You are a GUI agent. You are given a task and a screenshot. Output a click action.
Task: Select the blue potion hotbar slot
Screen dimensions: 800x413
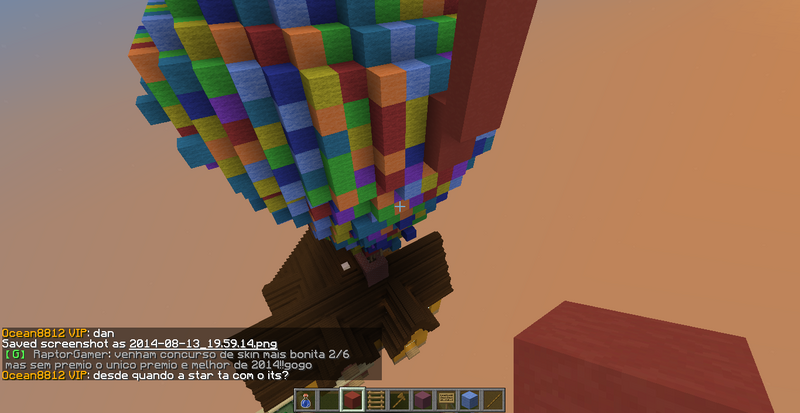(306, 400)
